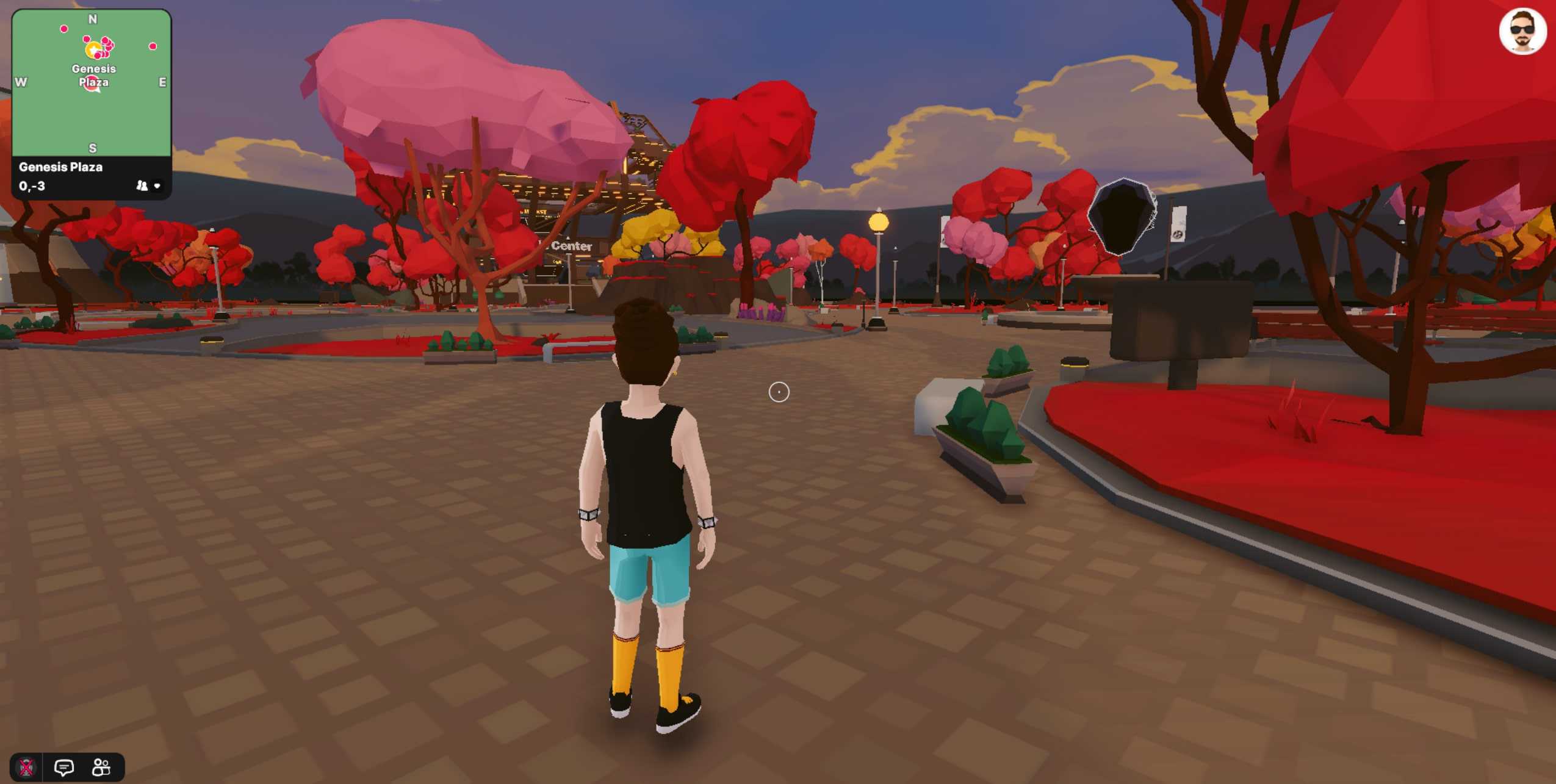Image resolution: width=1556 pixels, height=784 pixels.
Task: Select the "0,-3" coordinates label
Action: click(32, 185)
